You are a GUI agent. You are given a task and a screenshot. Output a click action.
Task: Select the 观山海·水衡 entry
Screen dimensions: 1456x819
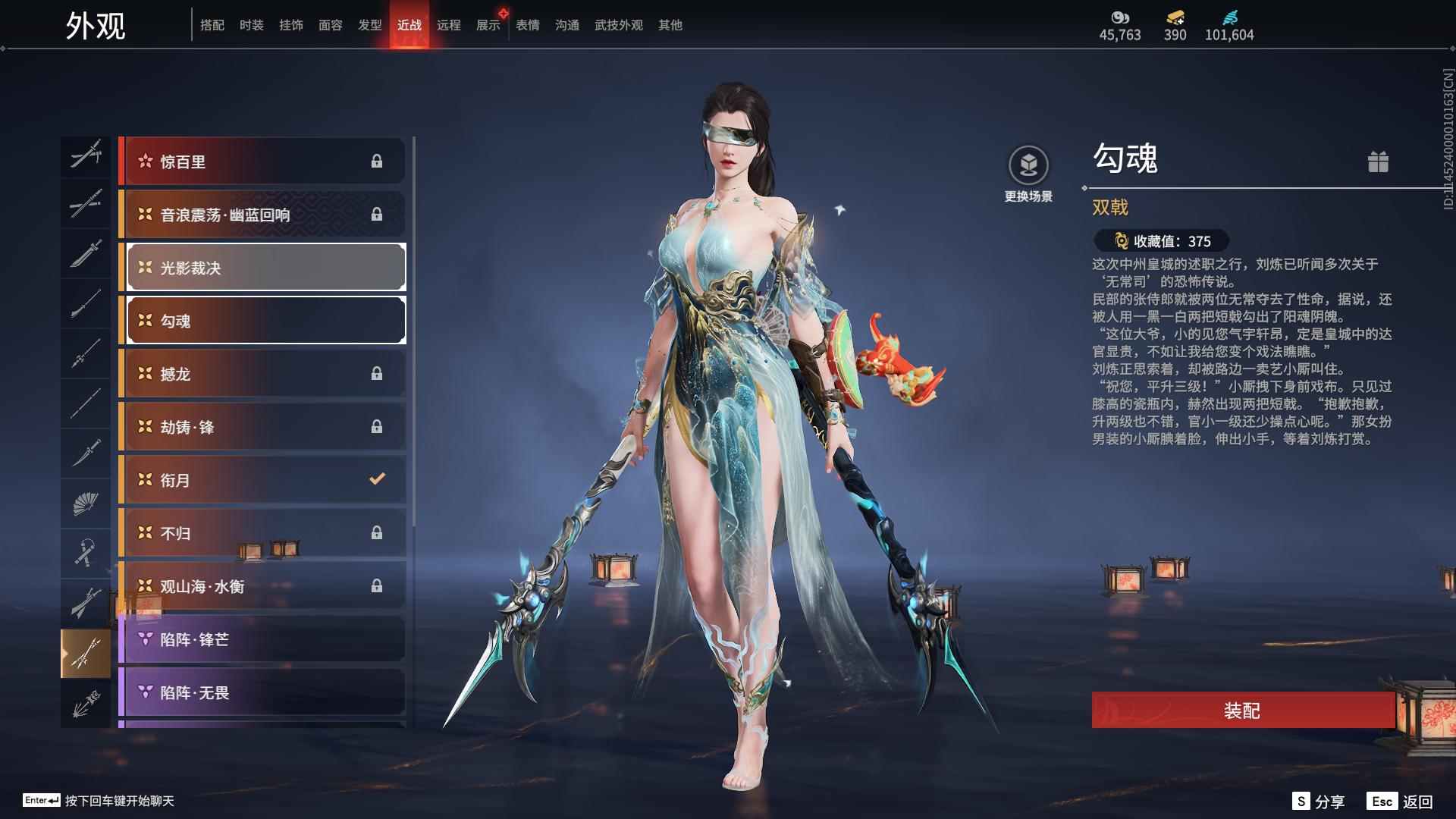[x=263, y=586]
